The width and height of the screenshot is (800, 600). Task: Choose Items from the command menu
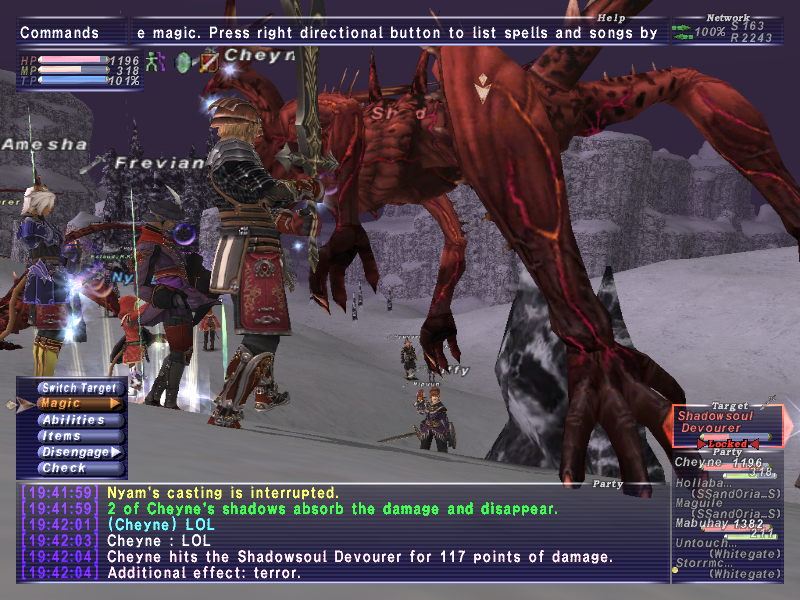tap(80, 436)
